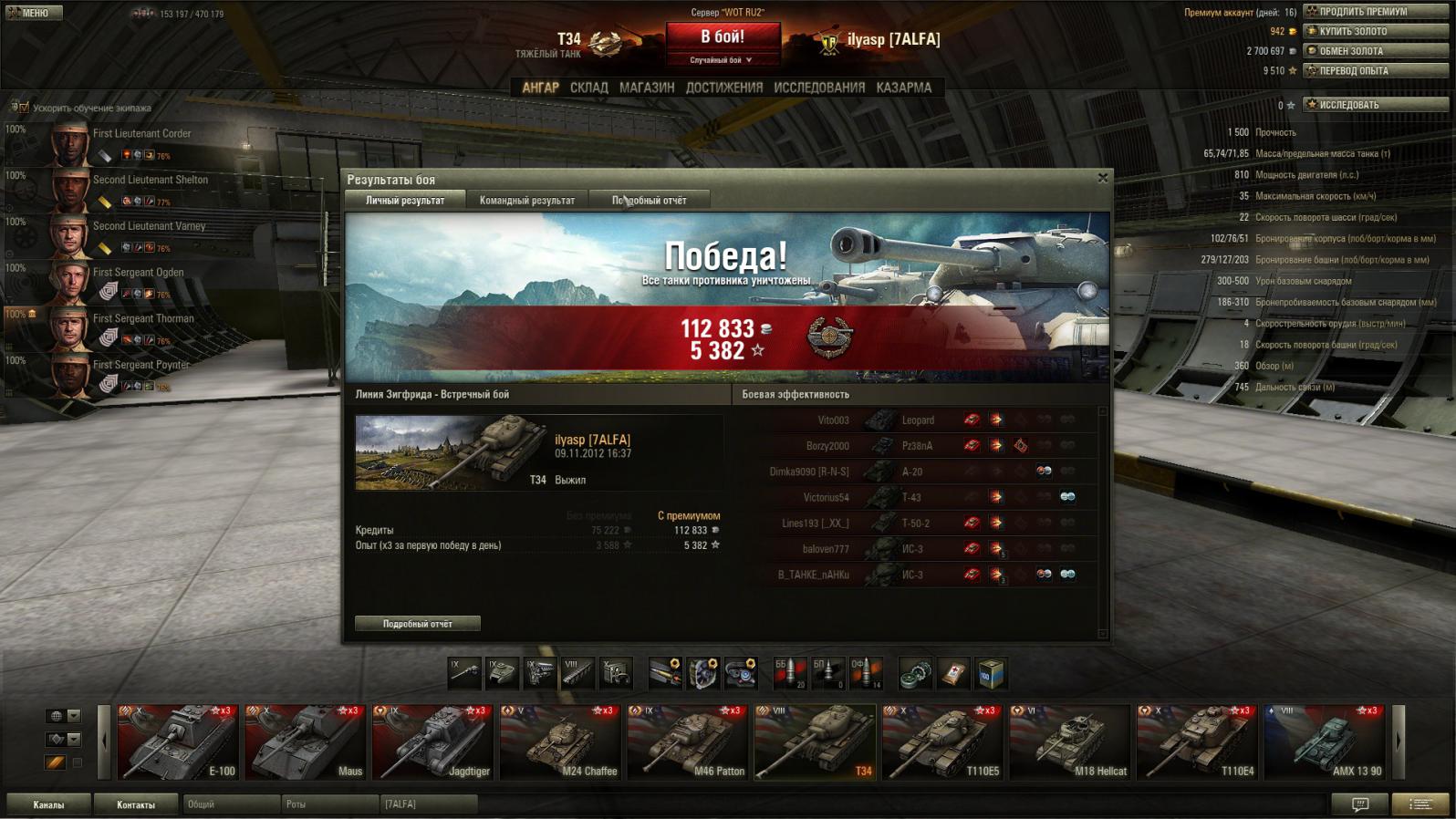Open the Случайный бой battle type dropdown
Image resolution: width=1456 pixels, height=819 pixels.
point(722,60)
